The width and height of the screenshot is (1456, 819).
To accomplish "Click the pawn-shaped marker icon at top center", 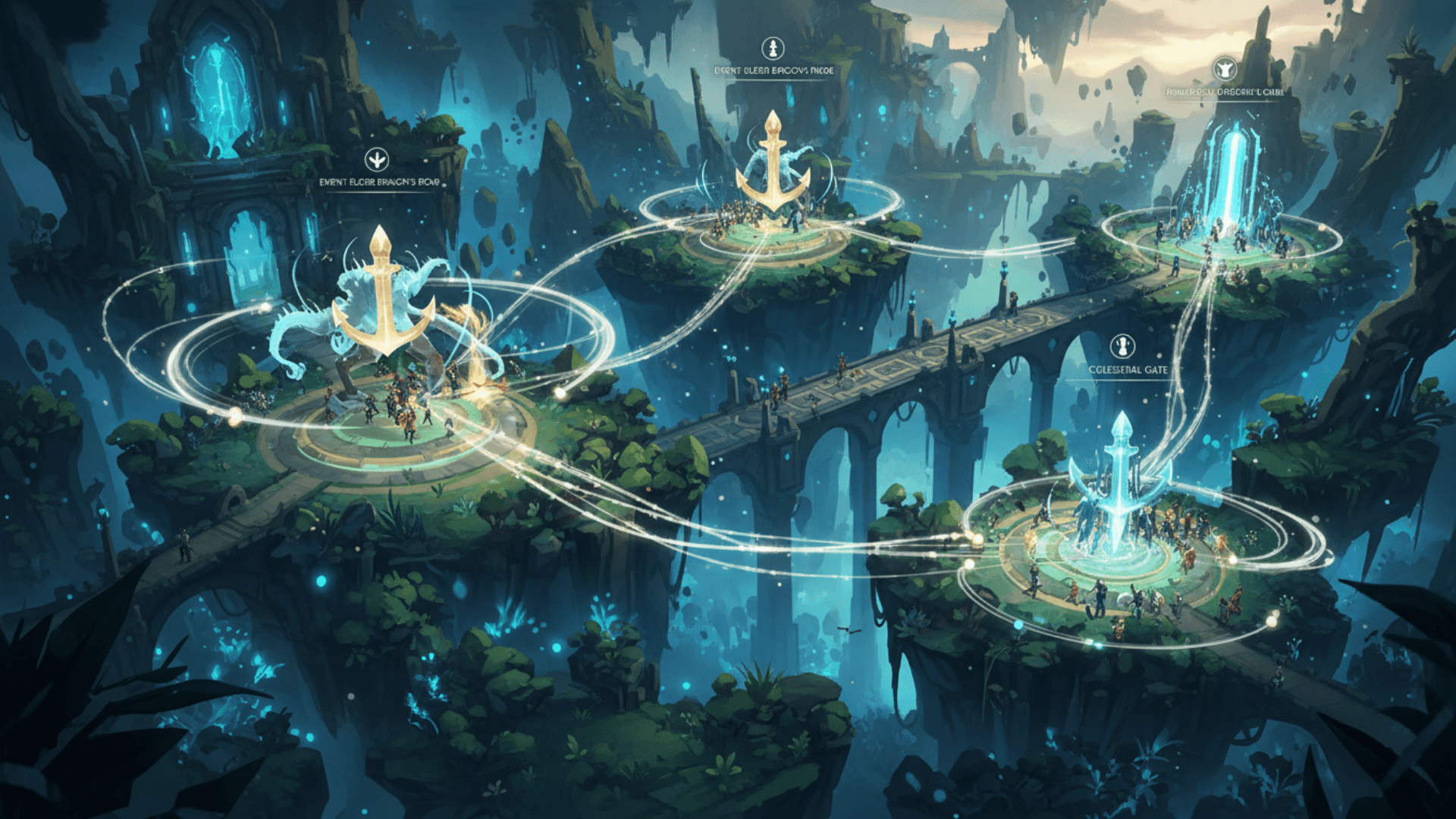I will 773,49.
